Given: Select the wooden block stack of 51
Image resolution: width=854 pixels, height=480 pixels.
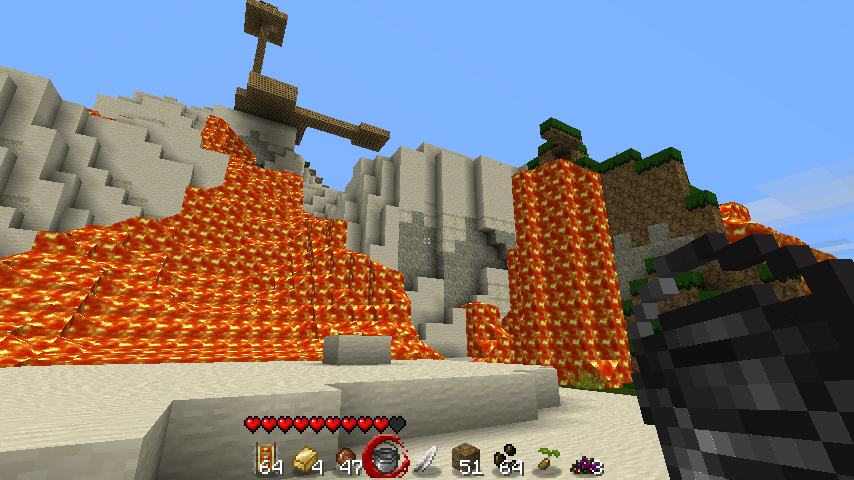Looking at the screenshot, I should (466, 460).
